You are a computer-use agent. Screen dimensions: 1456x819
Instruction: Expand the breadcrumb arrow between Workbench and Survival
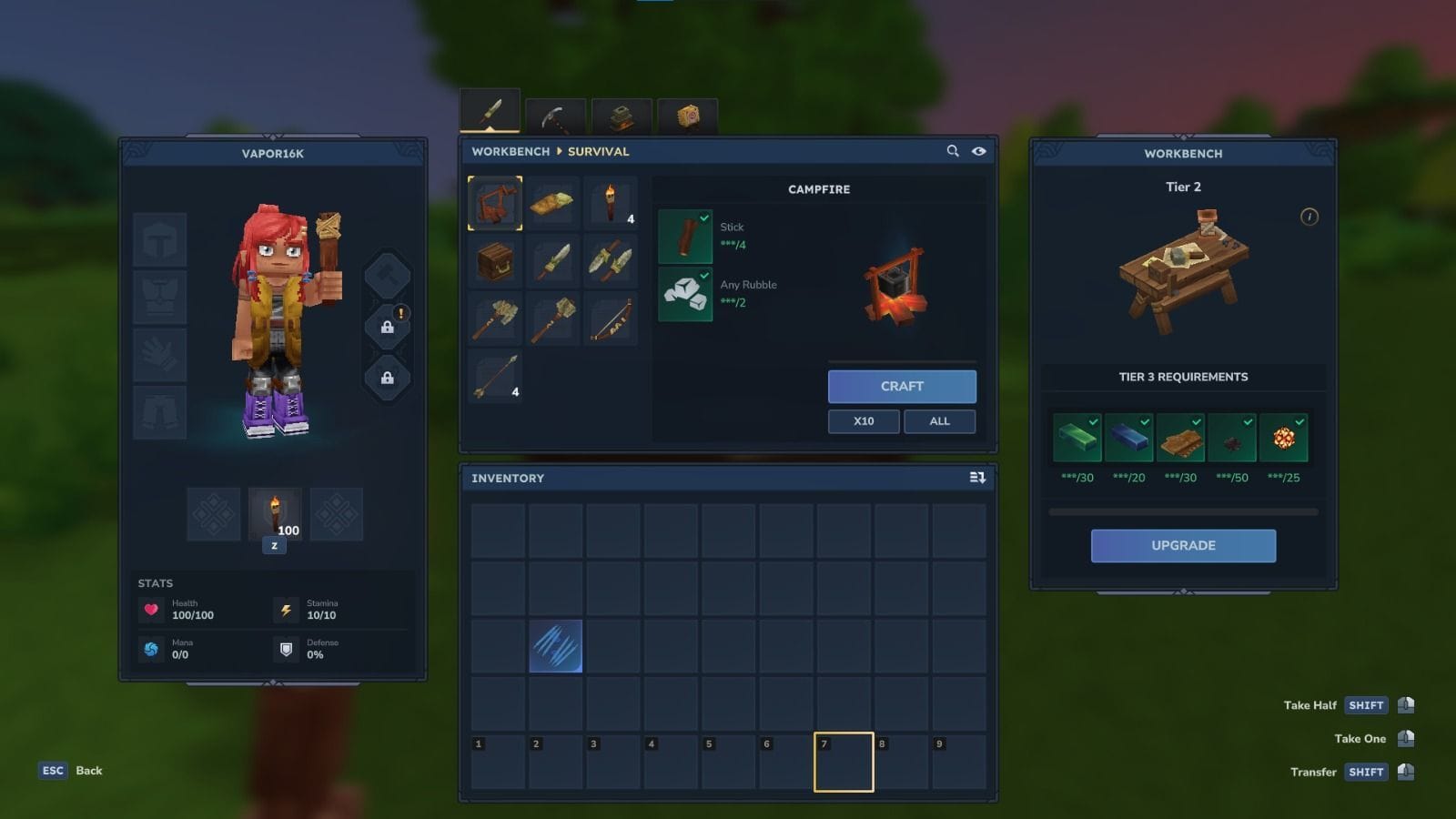coord(558,151)
